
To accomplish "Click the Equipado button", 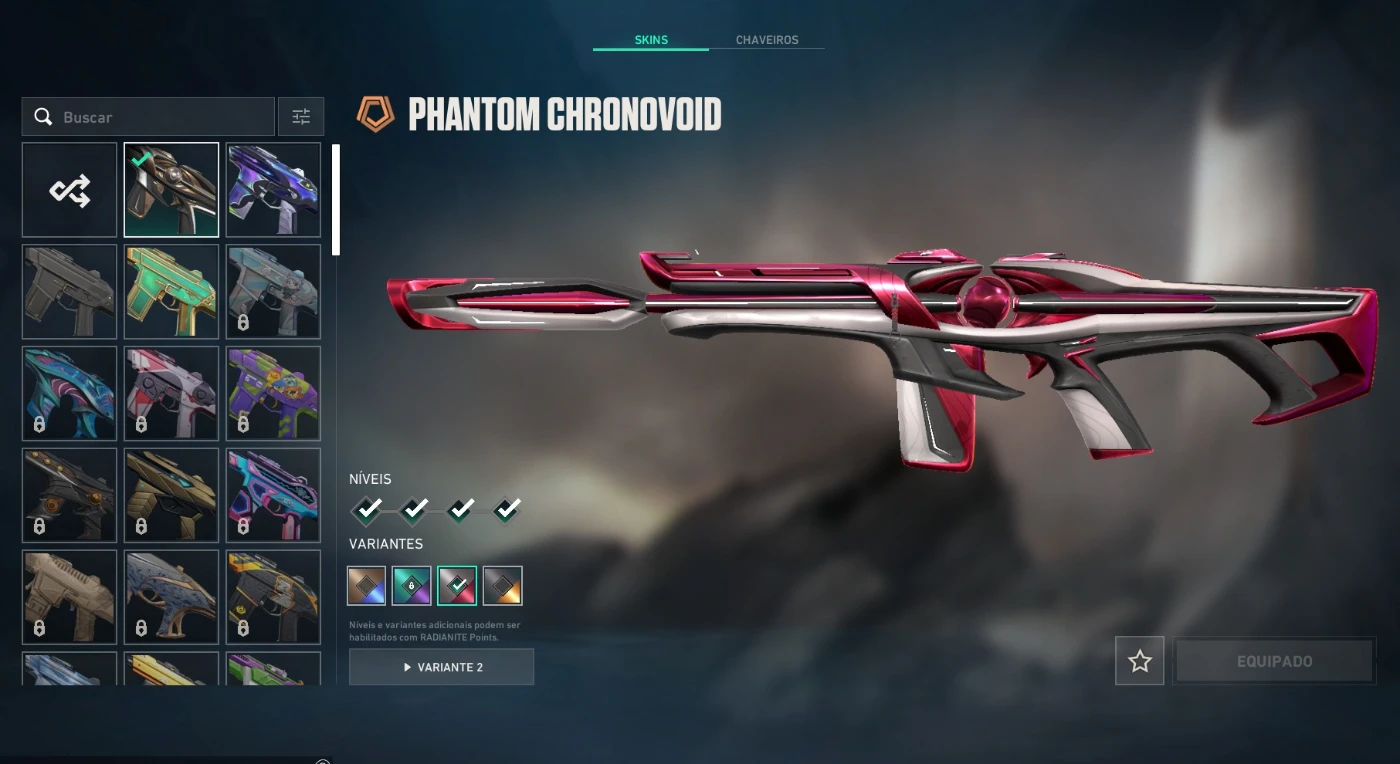I will coord(1274,661).
